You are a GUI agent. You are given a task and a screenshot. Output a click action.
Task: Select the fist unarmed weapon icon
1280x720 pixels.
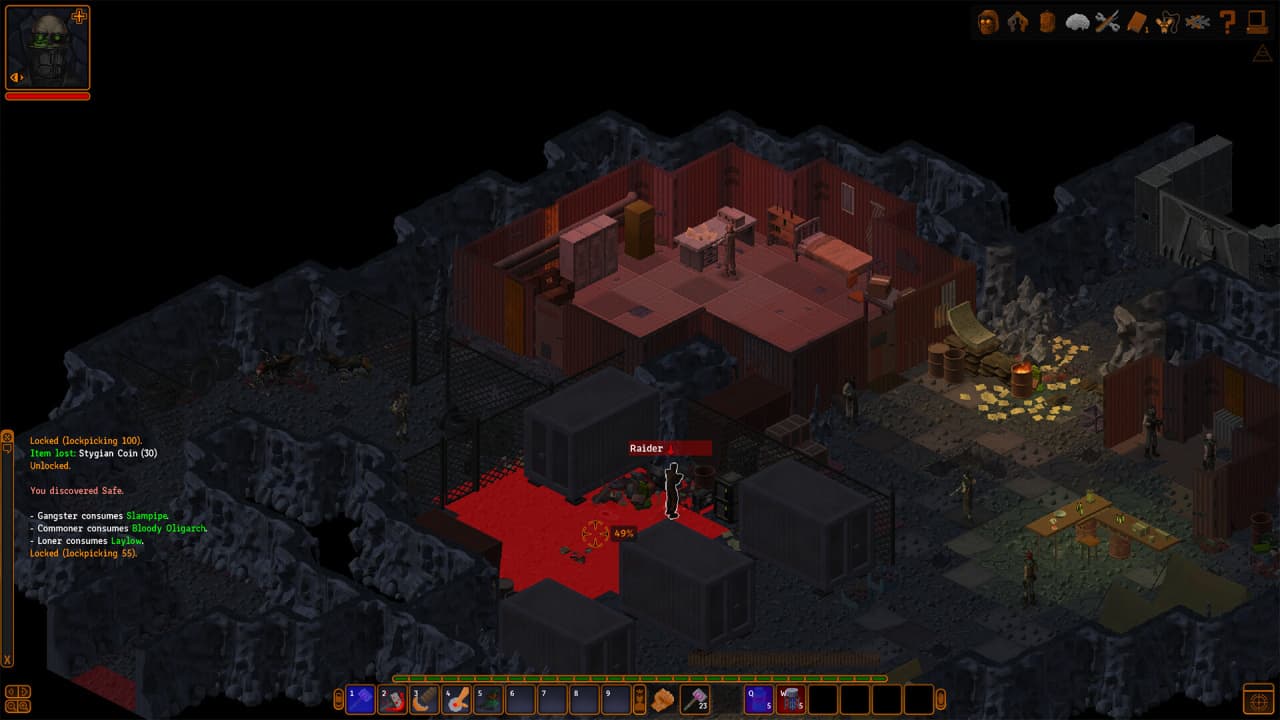tap(663, 699)
